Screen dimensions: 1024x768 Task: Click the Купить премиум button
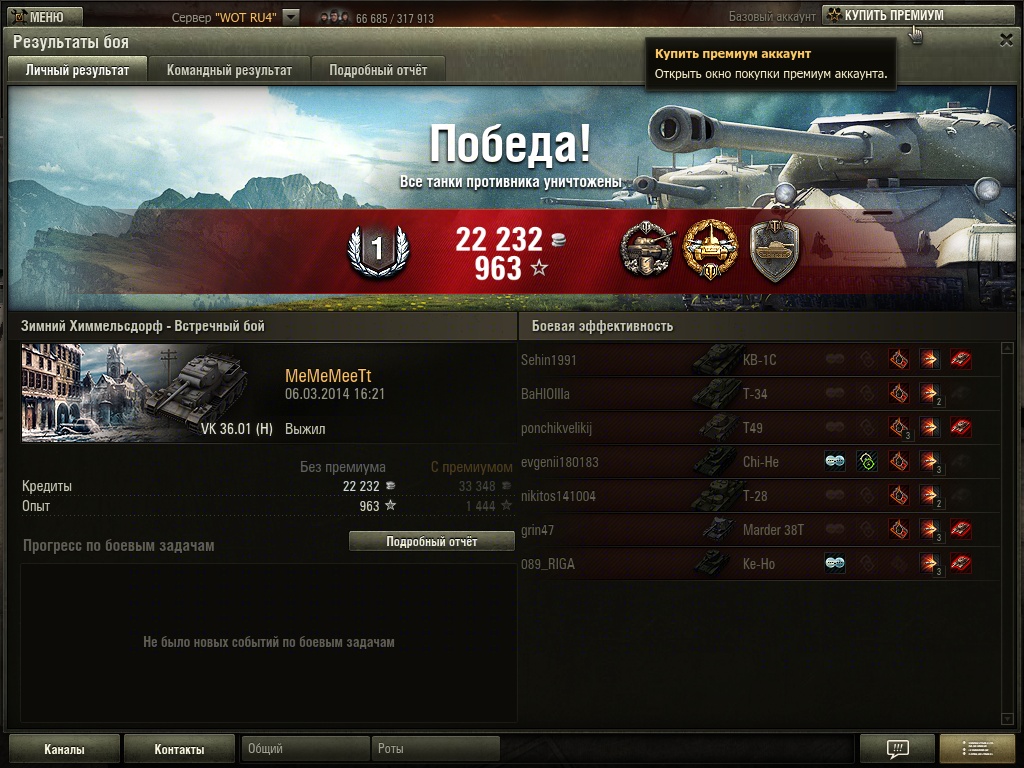(892, 16)
